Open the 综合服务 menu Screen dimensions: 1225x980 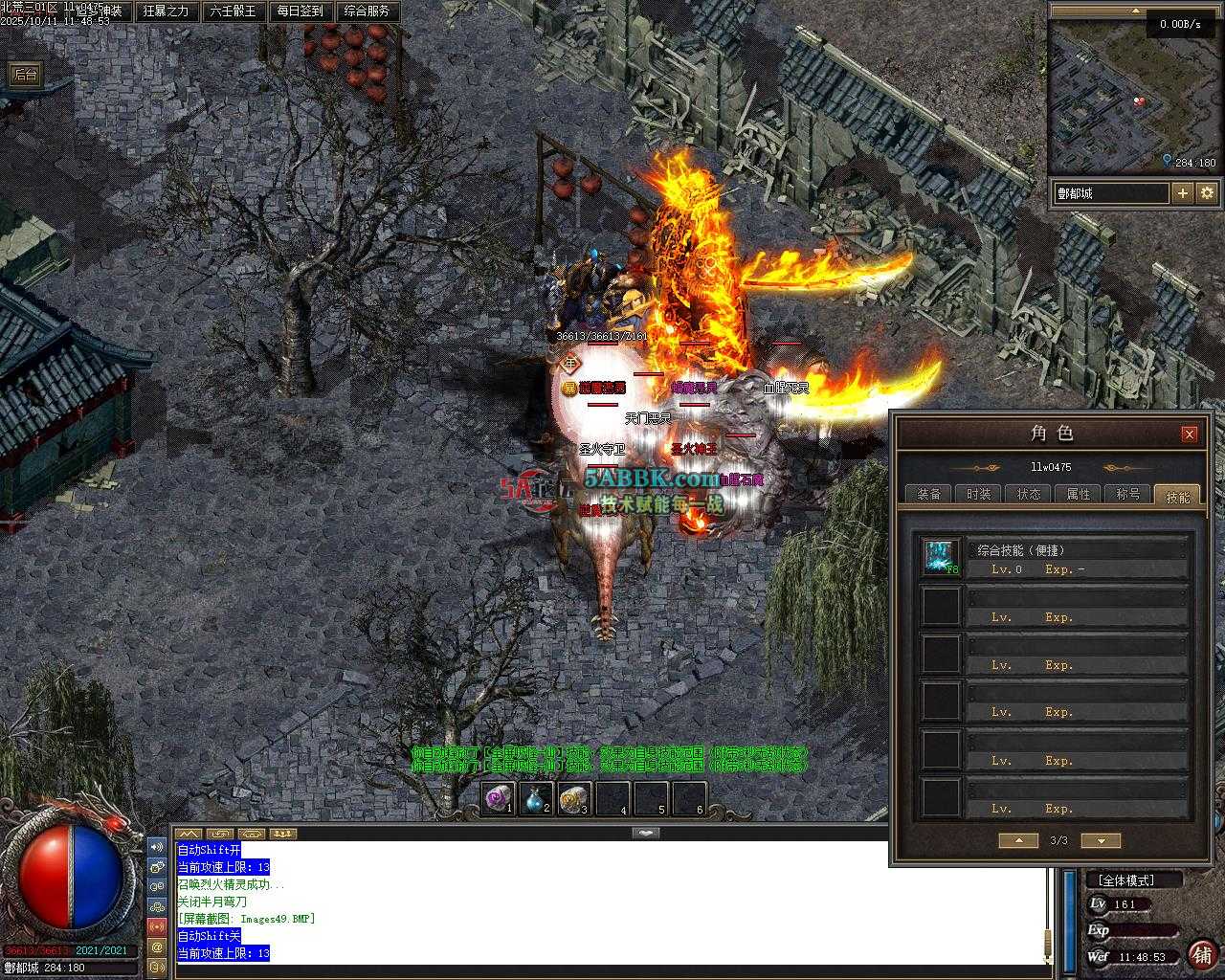pyautogui.click(x=367, y=11)
